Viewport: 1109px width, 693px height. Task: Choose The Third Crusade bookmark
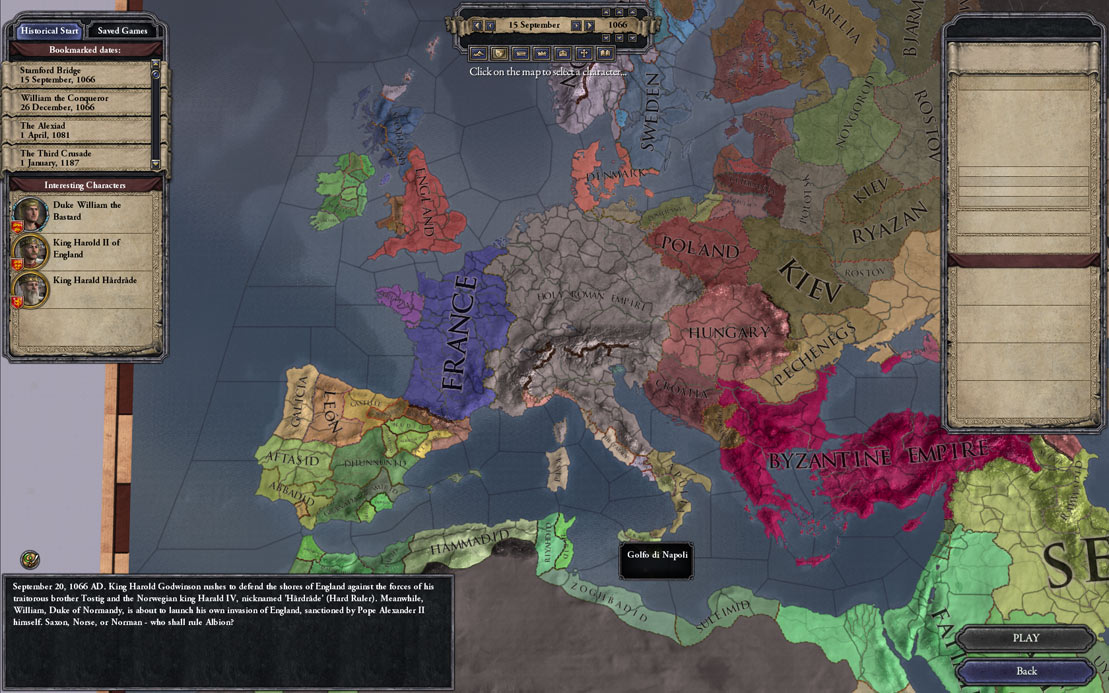78,158
